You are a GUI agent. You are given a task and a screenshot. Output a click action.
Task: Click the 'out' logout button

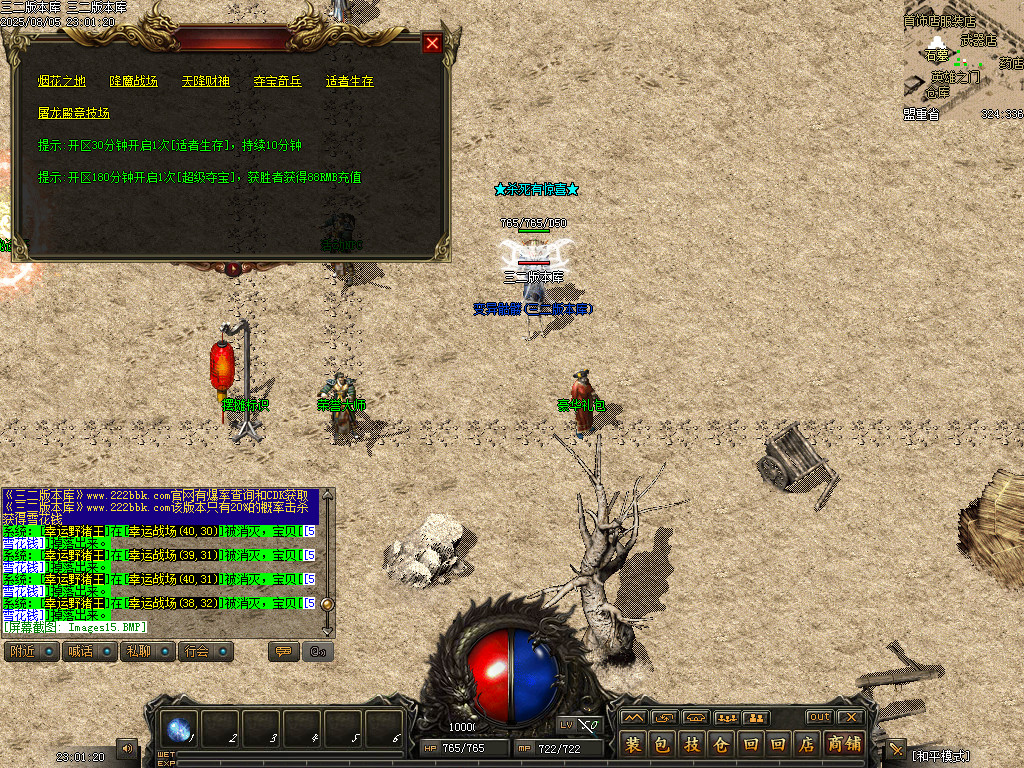point(820,717)
